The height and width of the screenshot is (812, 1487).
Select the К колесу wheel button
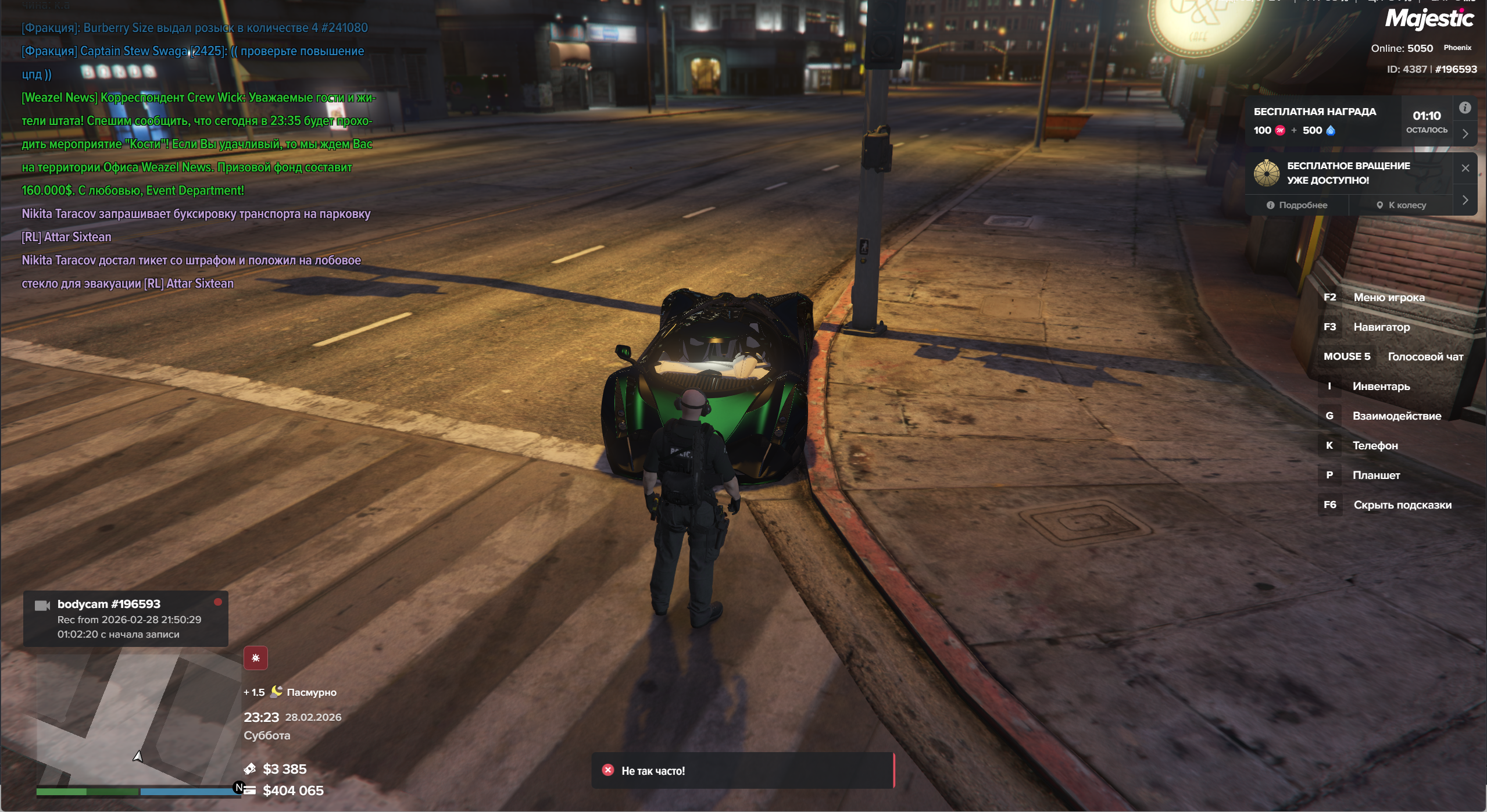[1401, 205]
